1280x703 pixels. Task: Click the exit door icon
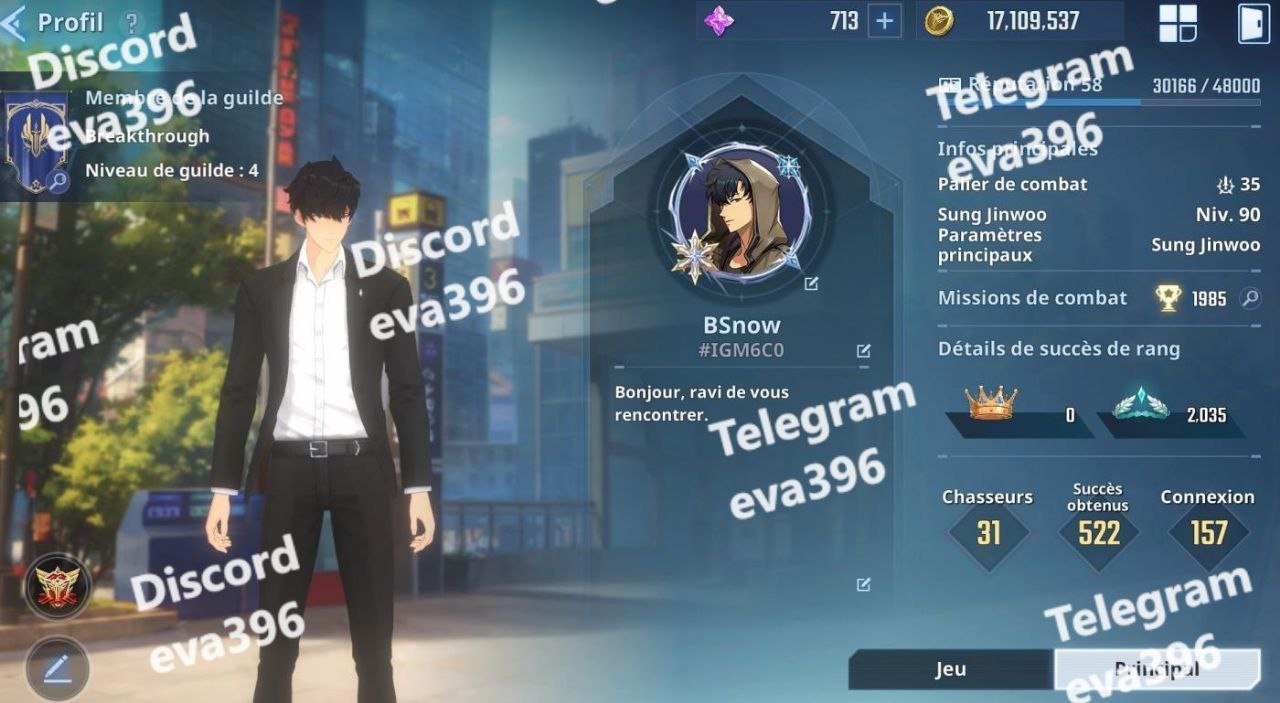point(1254,23)
